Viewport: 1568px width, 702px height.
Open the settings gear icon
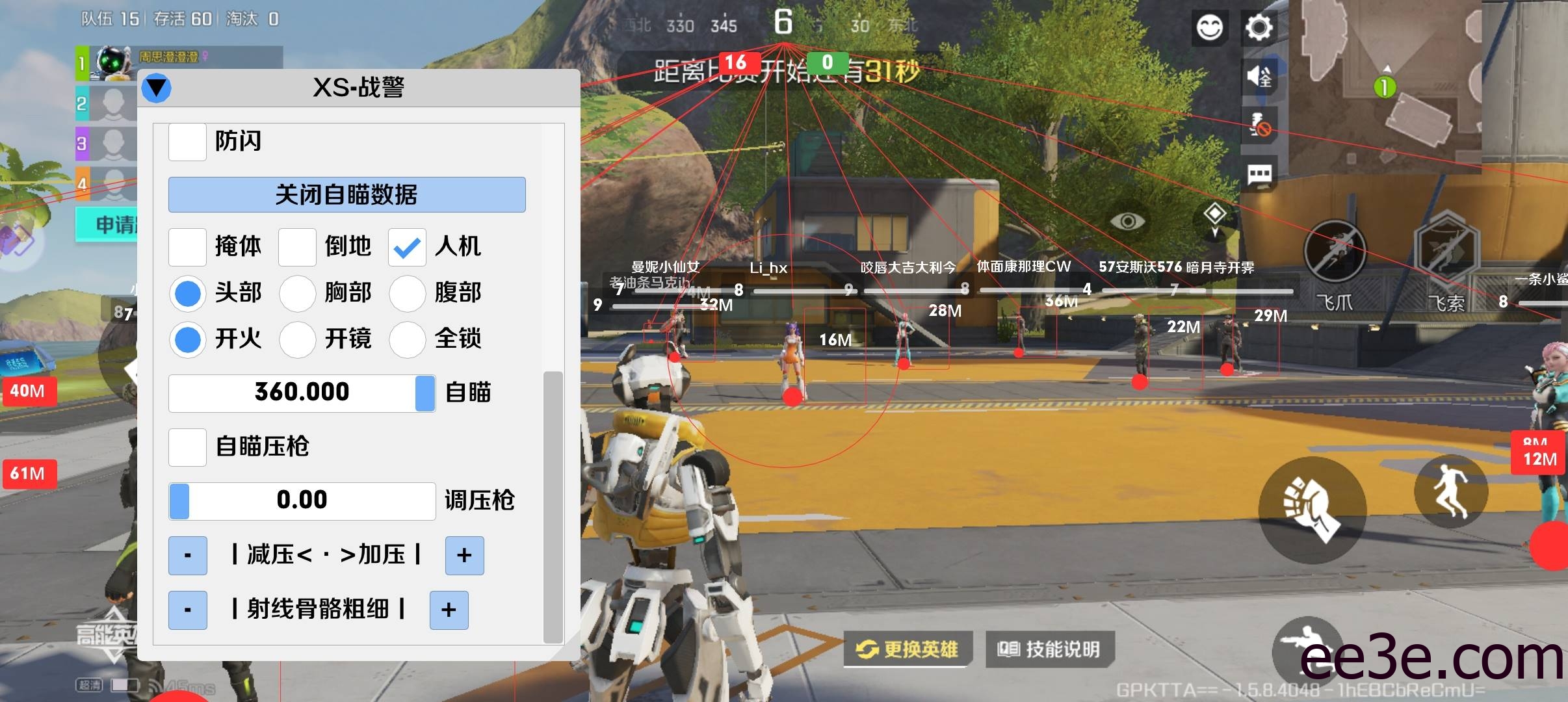[x=1260, y=27]
